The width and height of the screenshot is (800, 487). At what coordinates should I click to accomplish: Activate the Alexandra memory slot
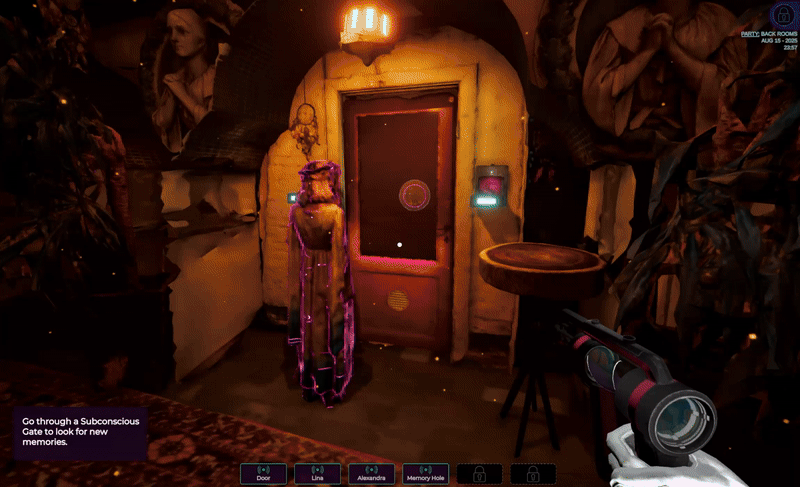tap(371, 474)
